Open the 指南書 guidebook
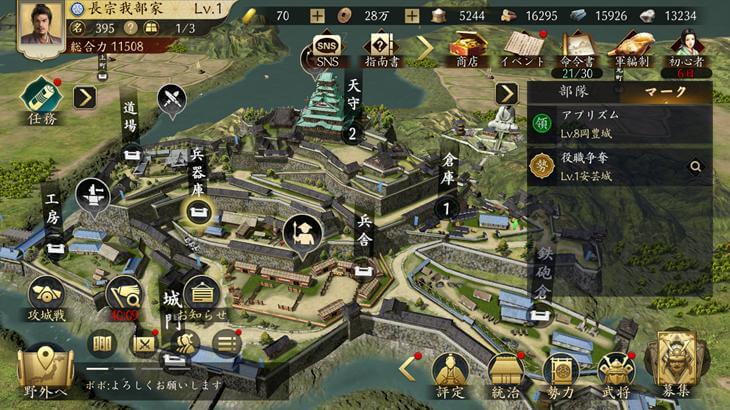The width and height of the screenshot is (730, 410). click(380, 48)
